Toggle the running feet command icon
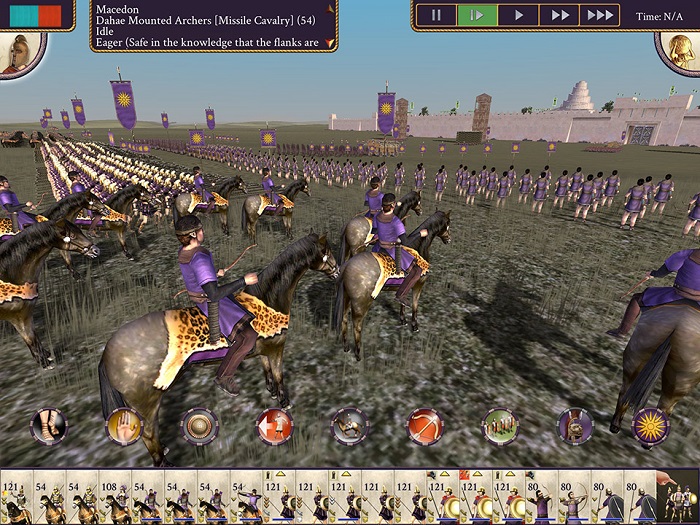 click(x=49, y=426)
